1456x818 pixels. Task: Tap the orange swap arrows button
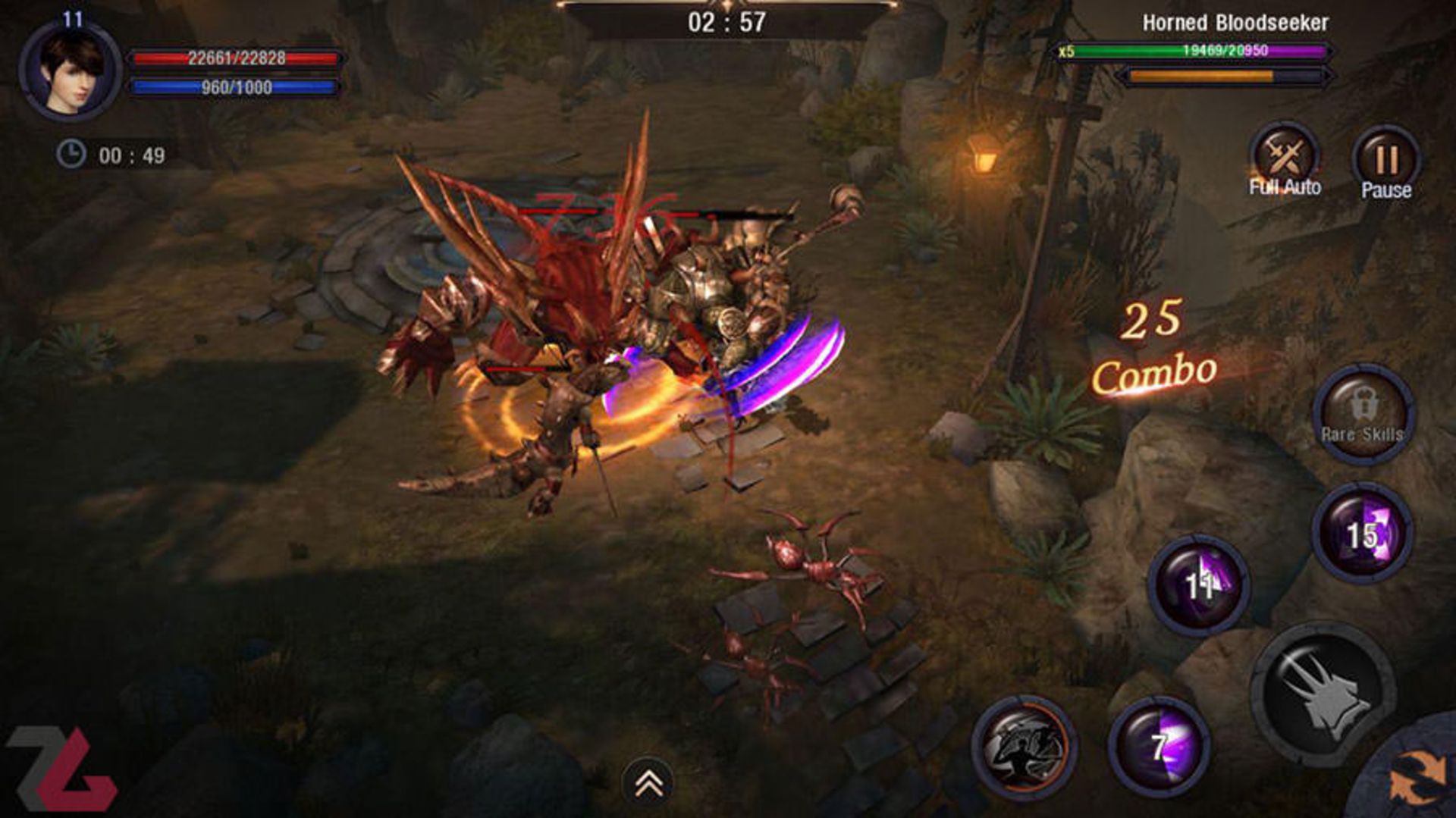point(1417,777)
